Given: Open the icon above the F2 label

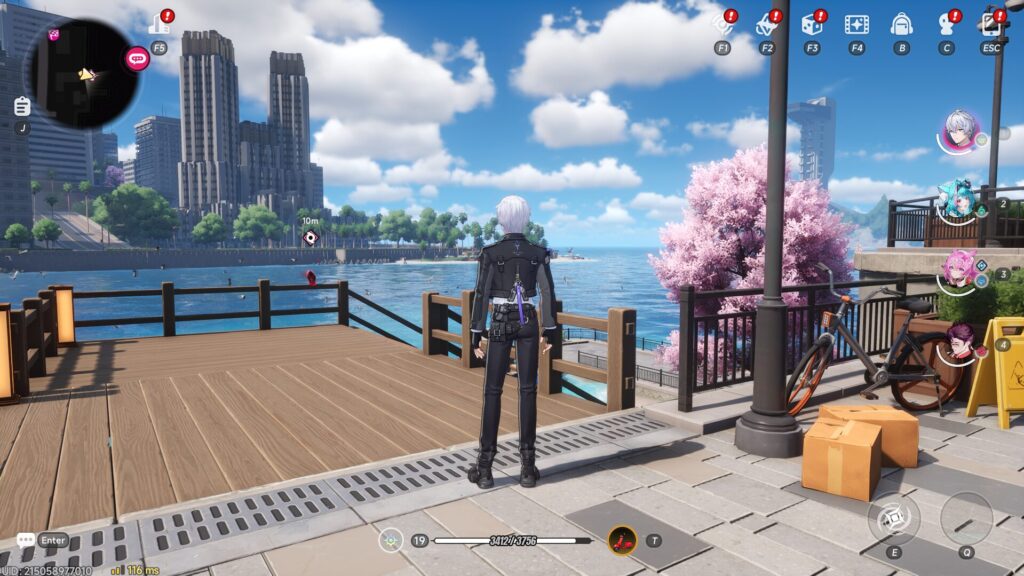Looking at the screenshot, I should (x=766, y=24).
